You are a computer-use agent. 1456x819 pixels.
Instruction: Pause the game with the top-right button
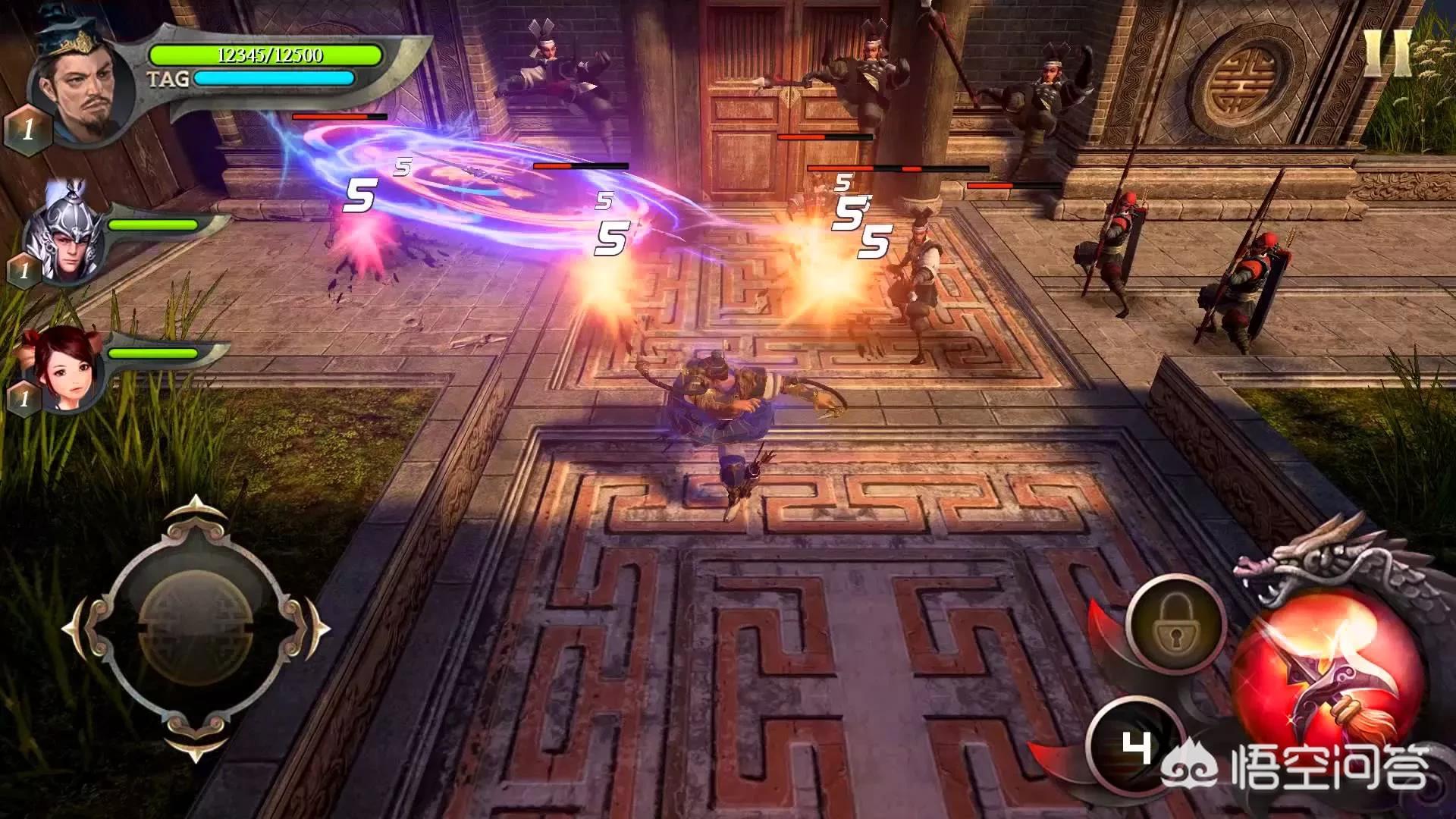(1387, 53)
